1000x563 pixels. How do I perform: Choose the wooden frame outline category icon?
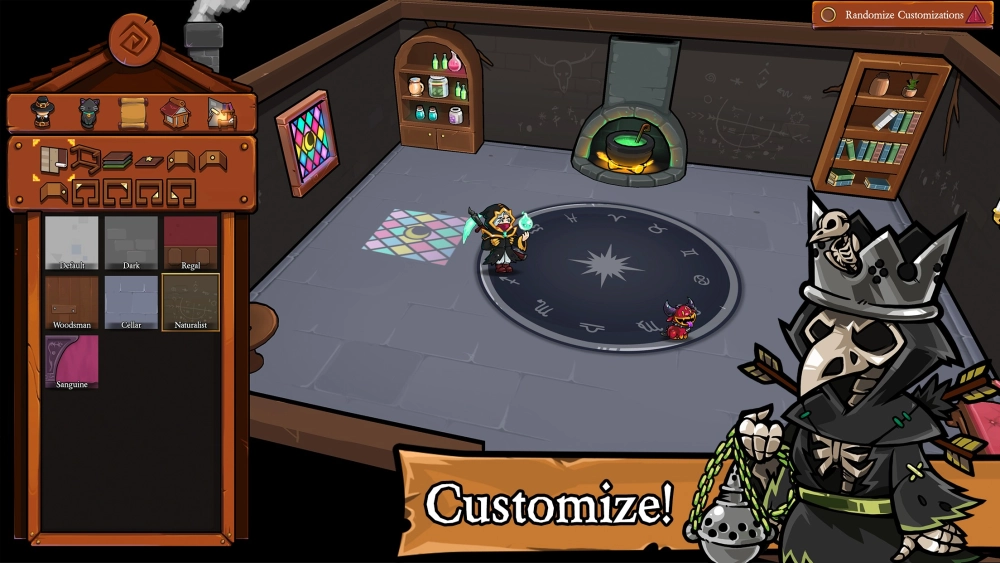84,159
